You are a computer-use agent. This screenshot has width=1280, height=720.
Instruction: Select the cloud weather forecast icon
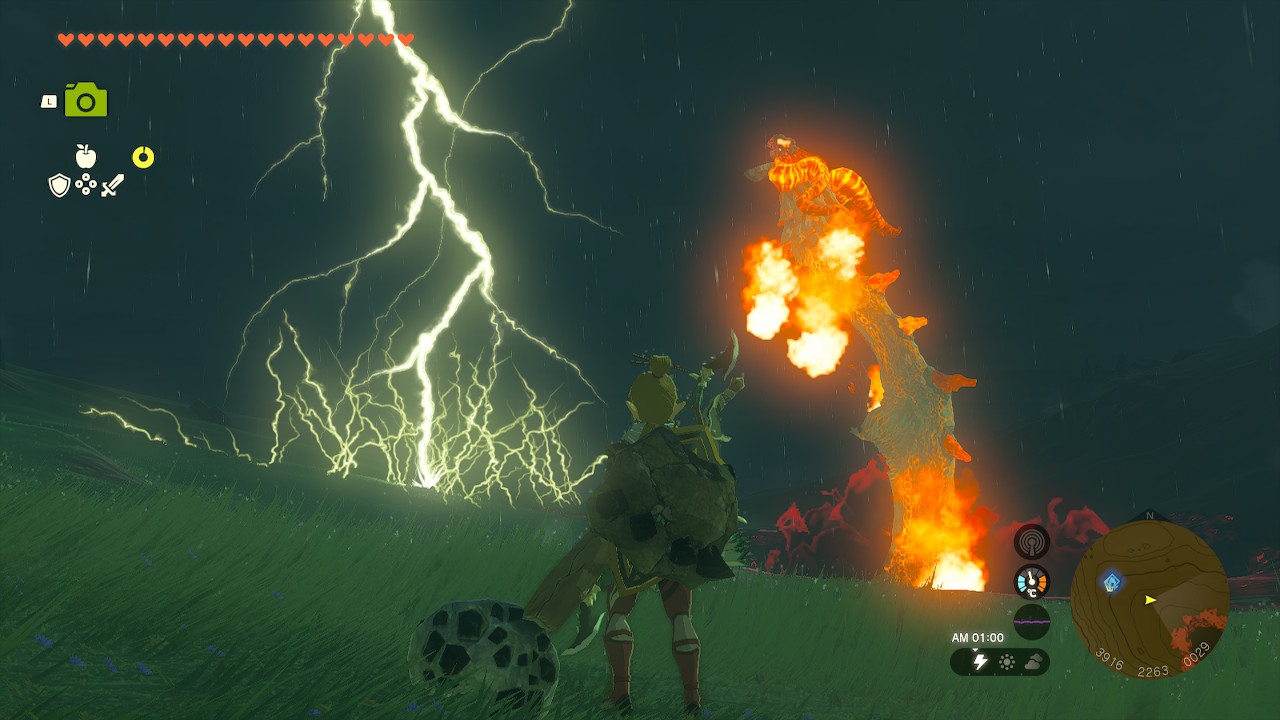(x=1032, y=662)
